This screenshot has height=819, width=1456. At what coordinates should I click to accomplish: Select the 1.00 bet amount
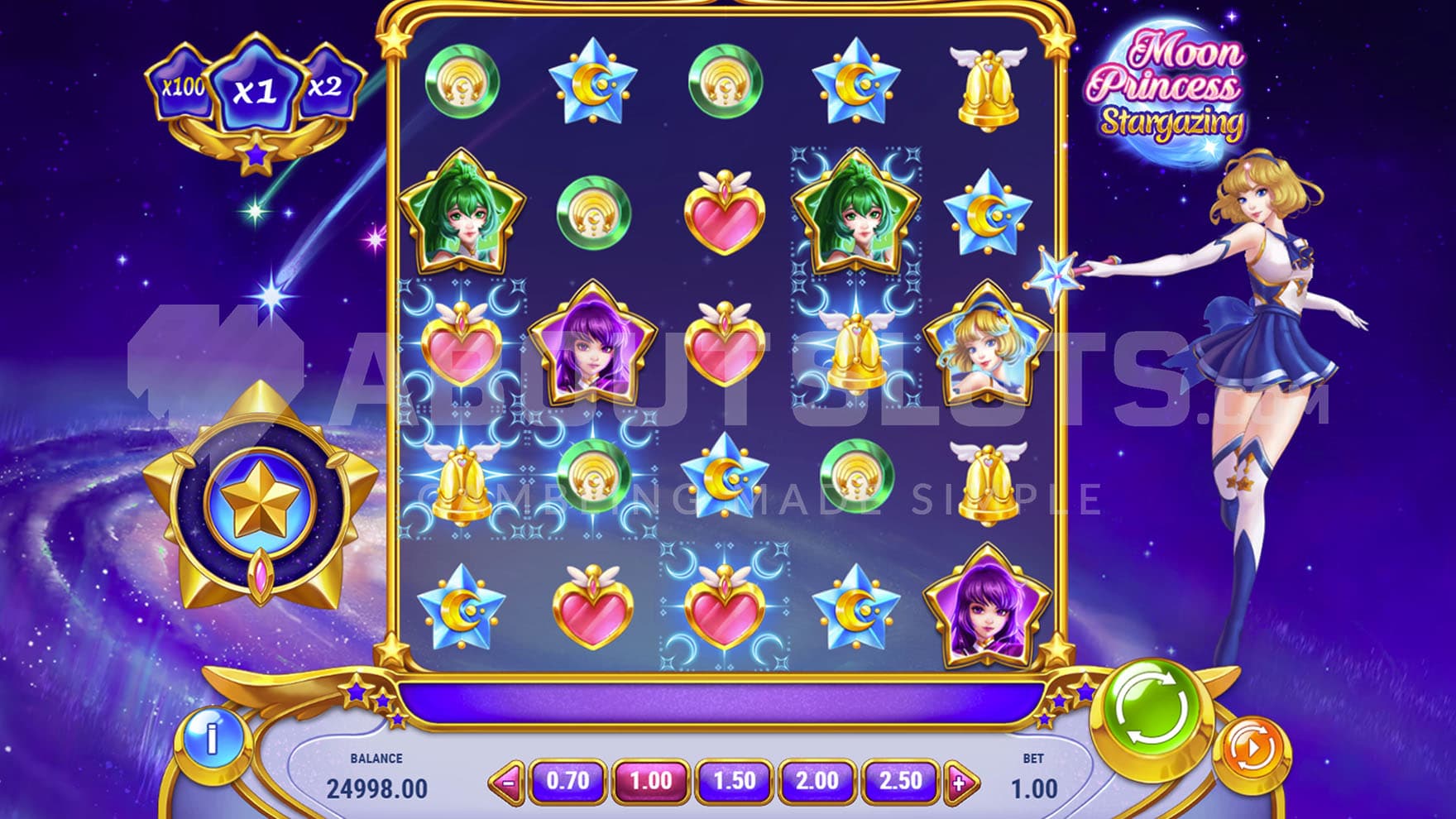coord(651,781)
